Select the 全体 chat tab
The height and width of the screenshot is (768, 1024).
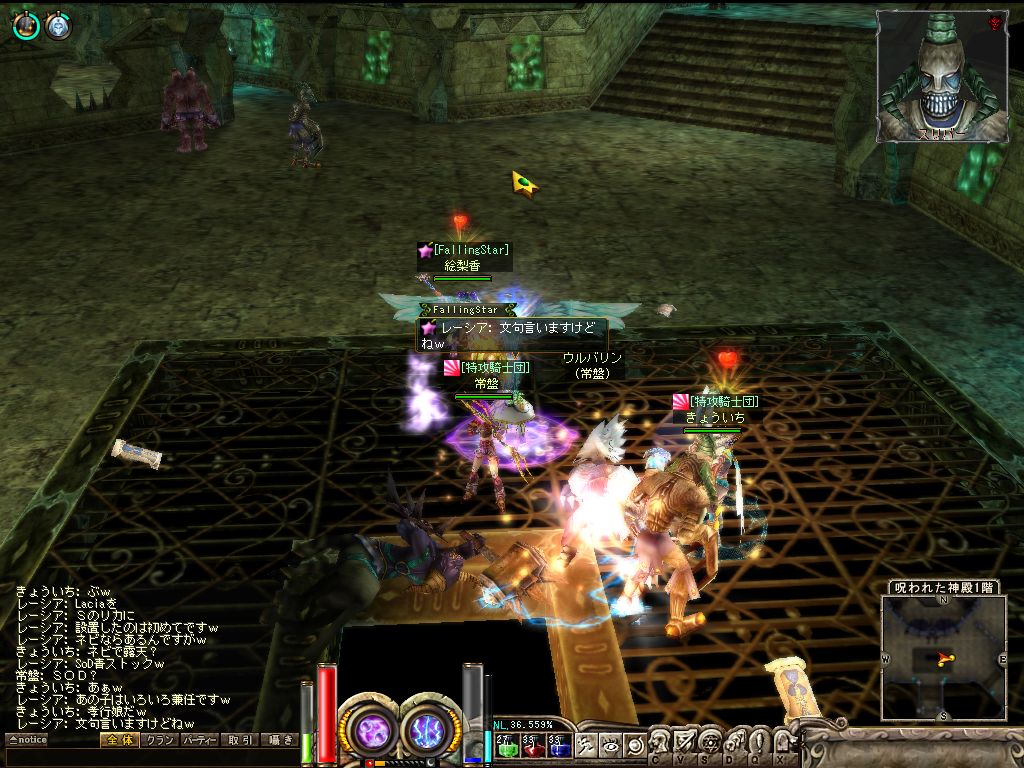118,740
